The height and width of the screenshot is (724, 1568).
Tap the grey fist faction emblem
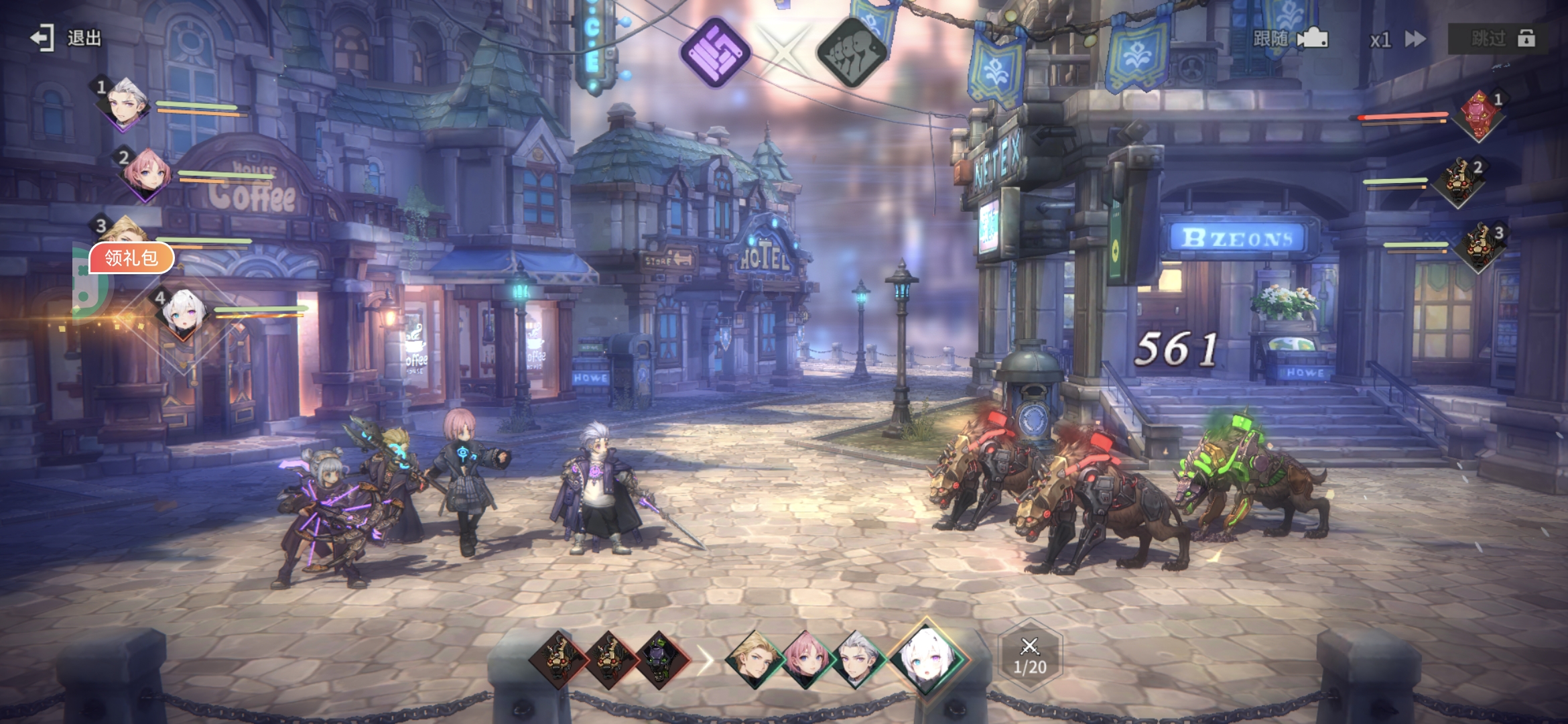[x=851, y=52]
